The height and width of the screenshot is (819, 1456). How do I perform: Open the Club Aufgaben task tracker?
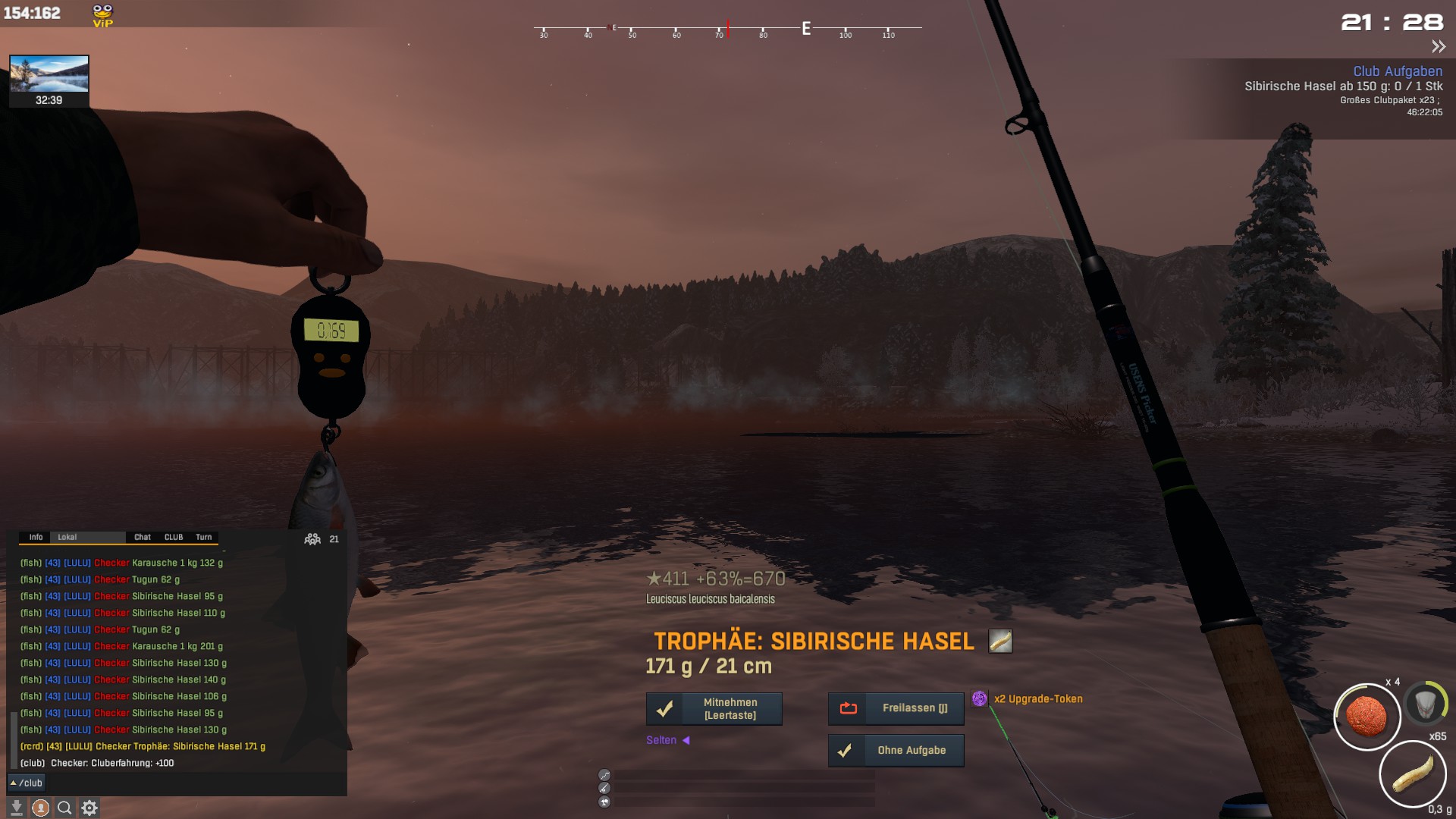coord(1397,71)
